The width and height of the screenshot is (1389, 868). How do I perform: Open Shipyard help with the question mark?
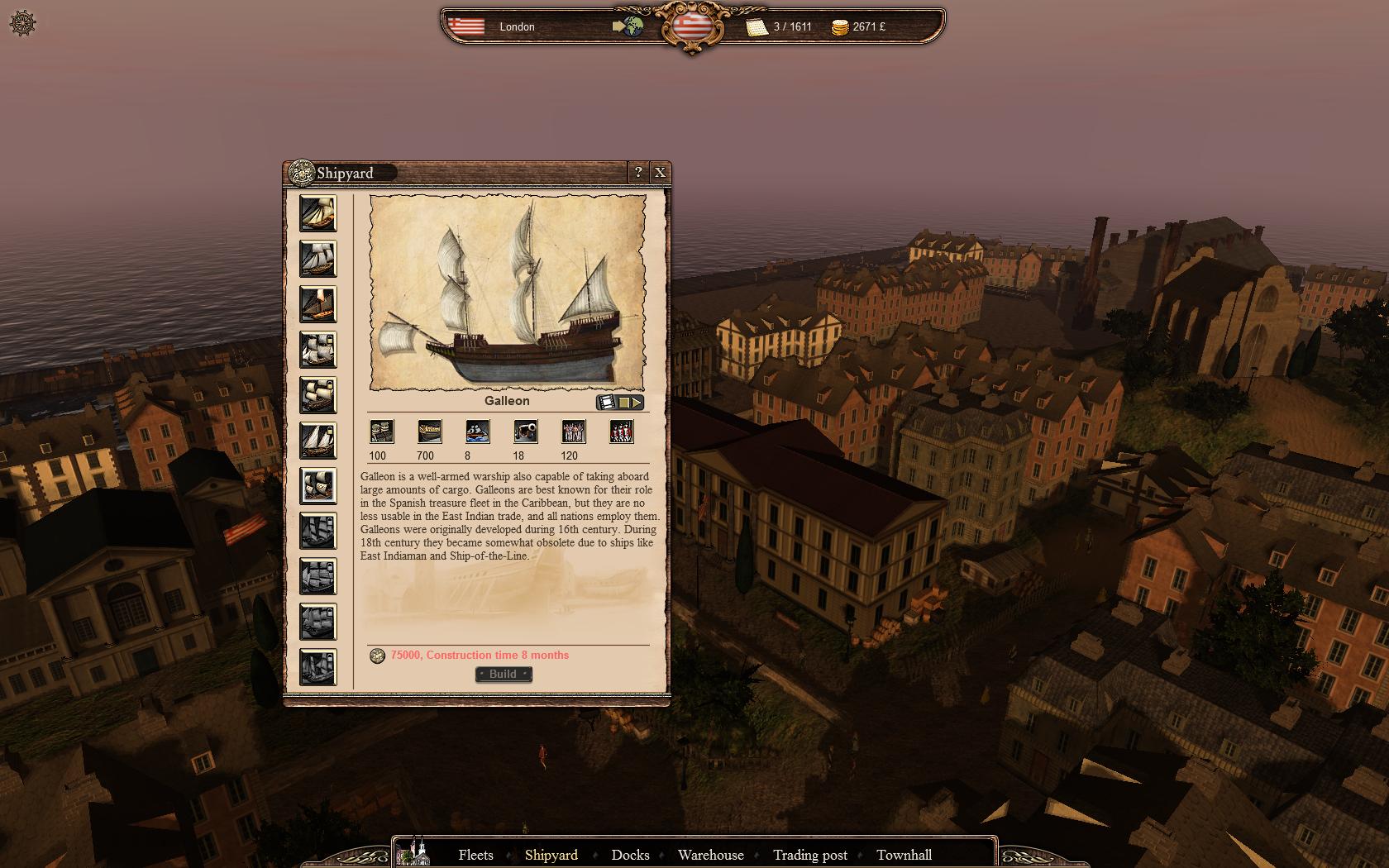click(x=638, y=172)
